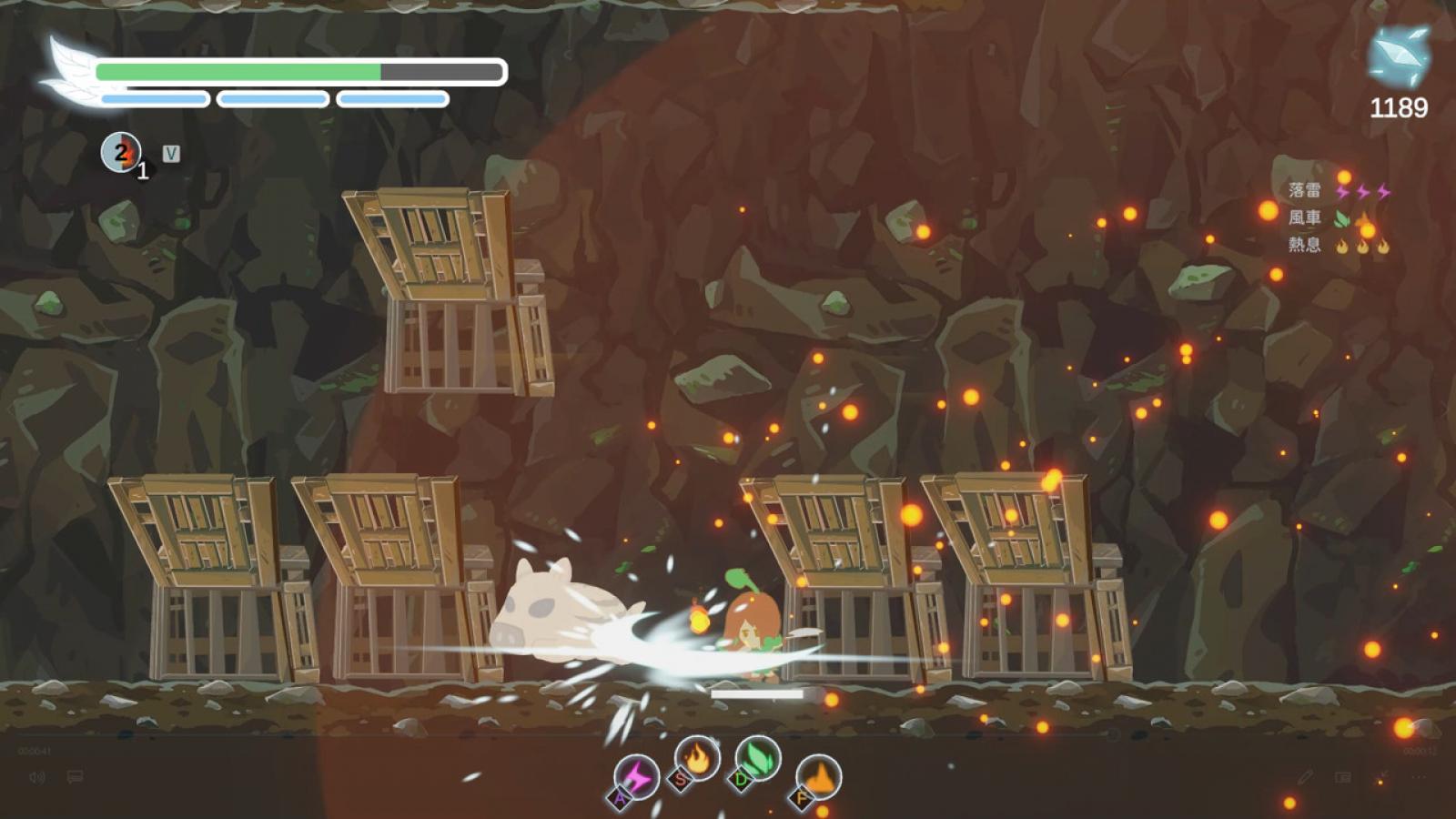Select the 落雷 combo entry
The image size is (1456, 819).
coord(1304,190)
